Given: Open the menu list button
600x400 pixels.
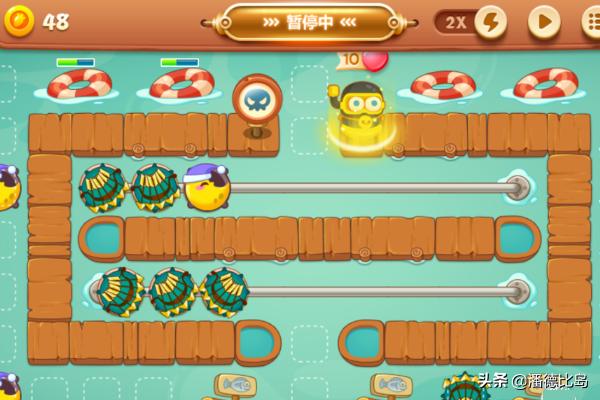Looking at the screenshot, I should (590, 21).
